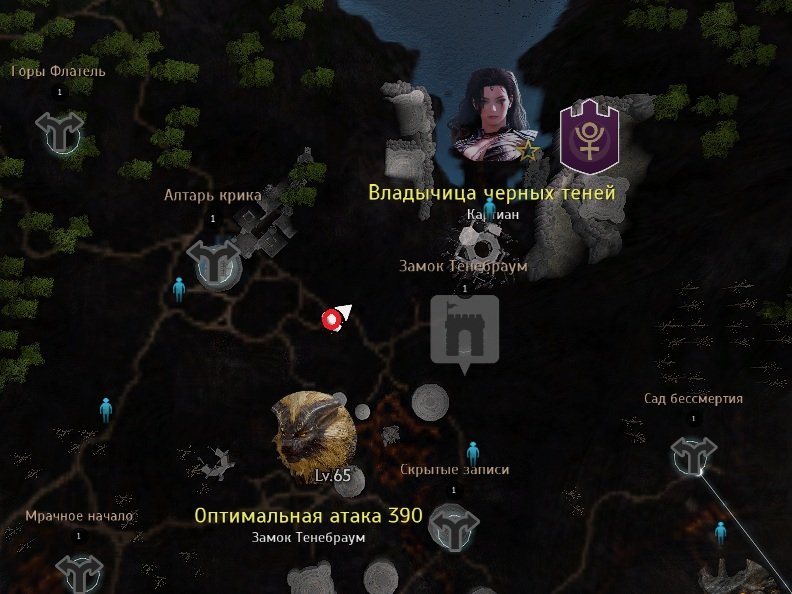Image resolution: width=792 pixels, height=594 pixels.
Task: Click the Алтарь крика node icon
Action: [x=214, y=262]
